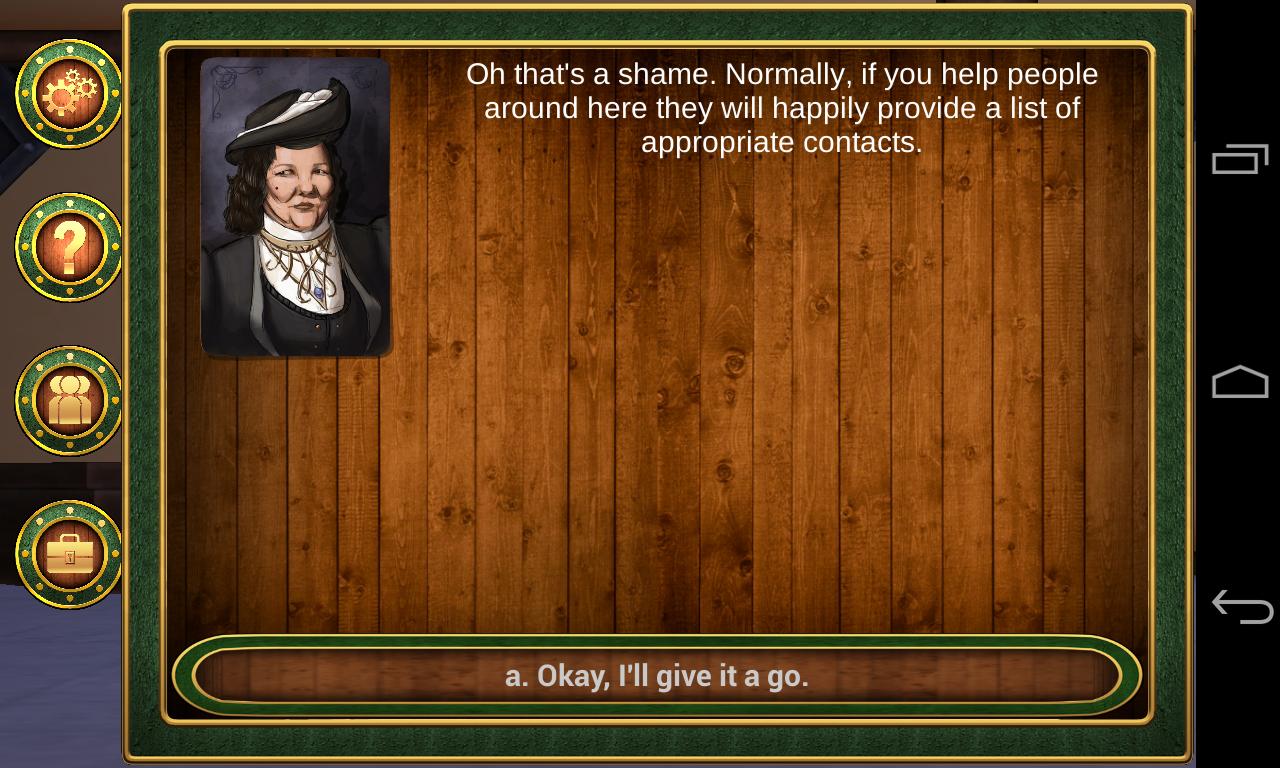Open Android recent apps
Image resolution: width=1280 pixels, height=768 pixels.
pos(1240,160)
